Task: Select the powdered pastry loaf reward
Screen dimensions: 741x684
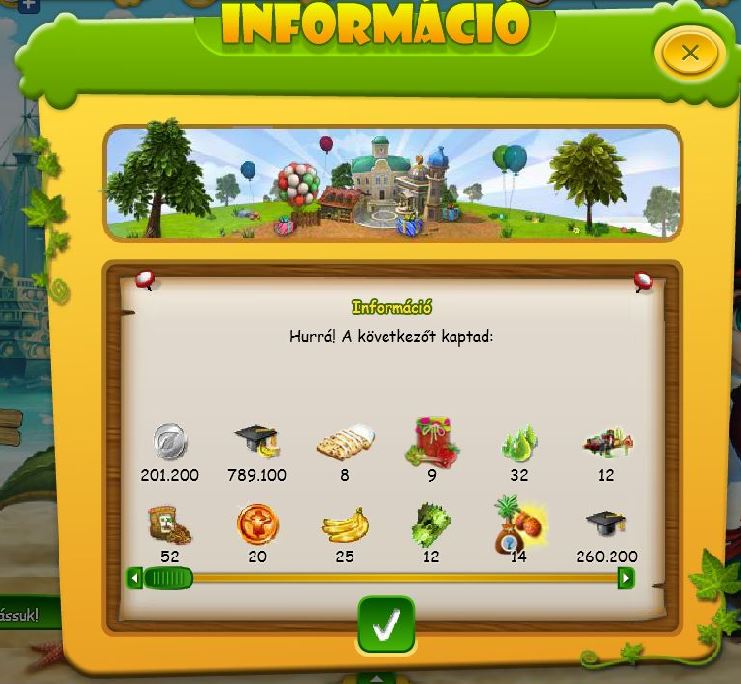Action: tap(344, 441)
